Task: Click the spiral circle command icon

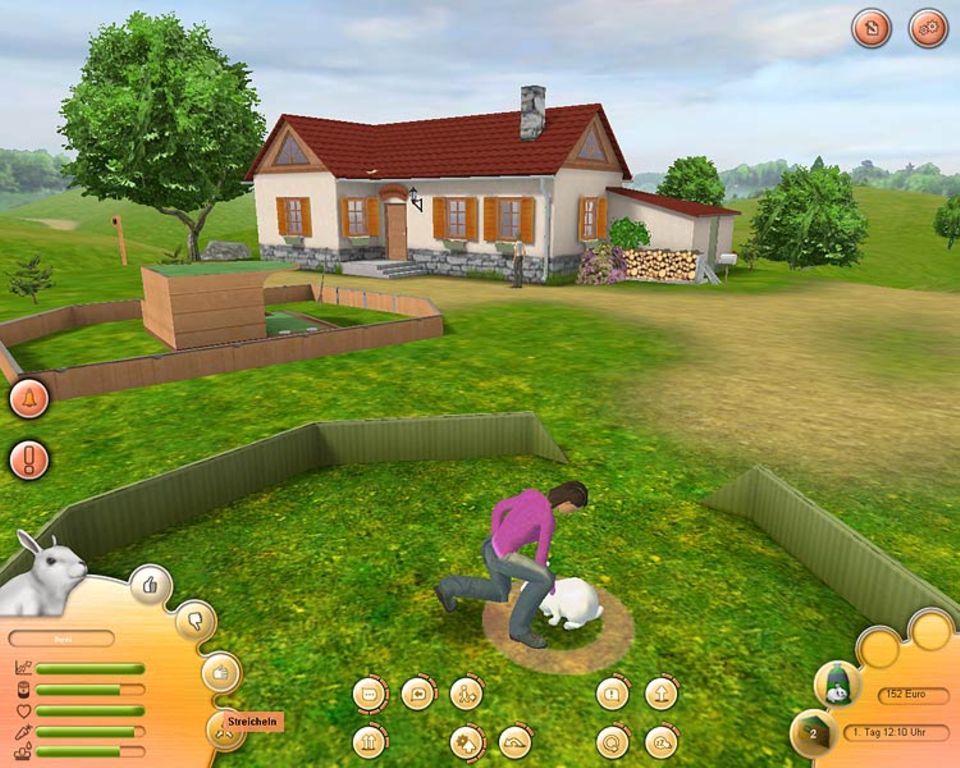Action: 612,742
